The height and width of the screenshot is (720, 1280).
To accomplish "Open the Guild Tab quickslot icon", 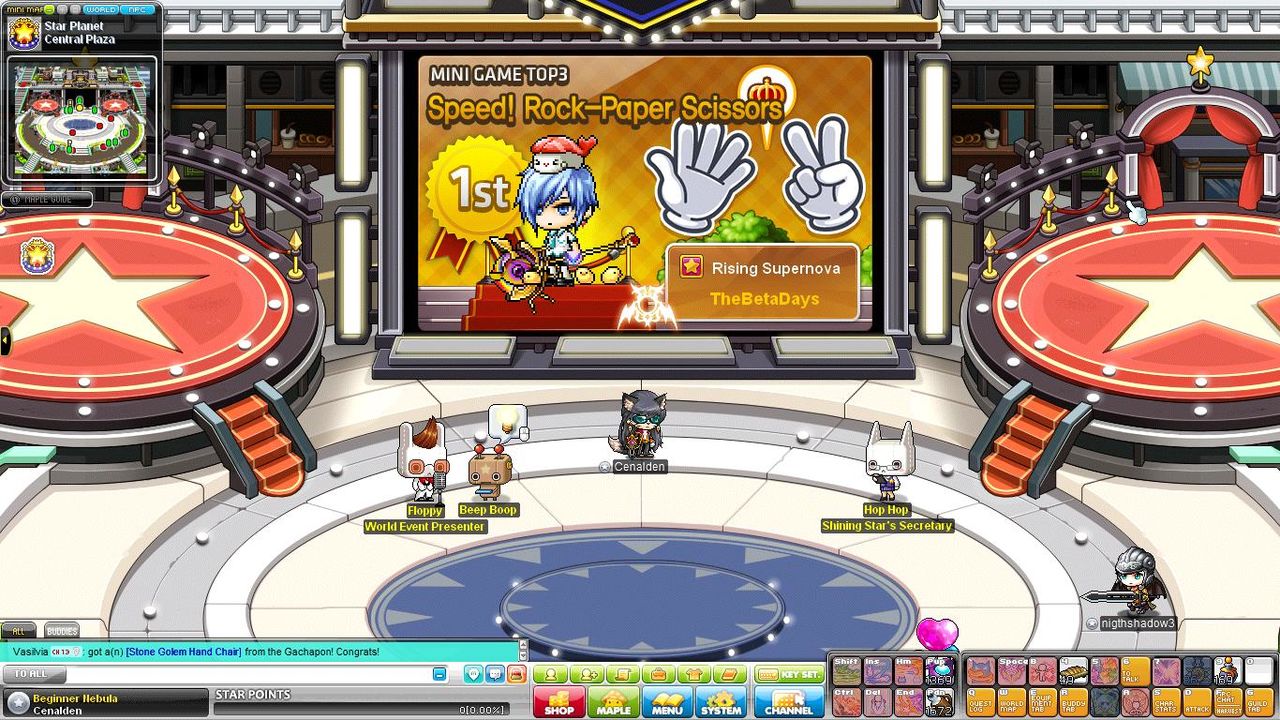I will [x=1256, y=703].
